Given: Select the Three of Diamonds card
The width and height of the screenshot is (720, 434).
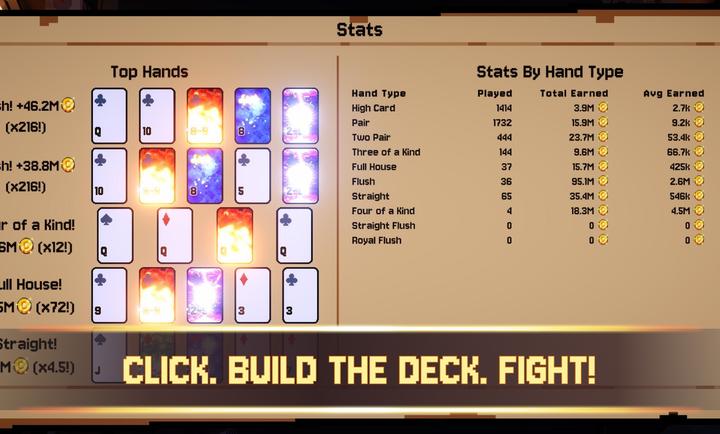Looking at the screenshot, I should 253,295.
